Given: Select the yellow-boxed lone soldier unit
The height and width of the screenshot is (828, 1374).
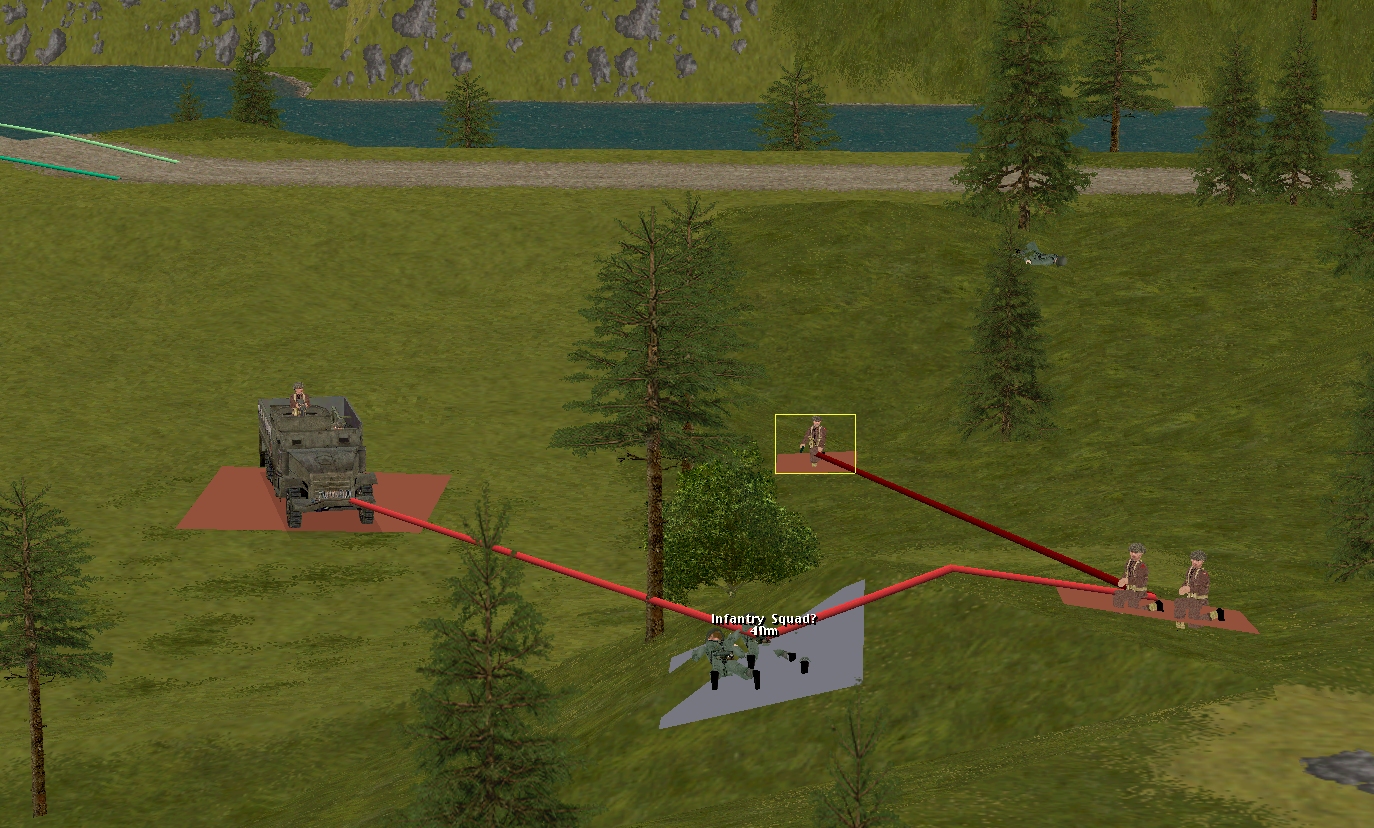Looking at the screenshot, I should pos(816,441).
